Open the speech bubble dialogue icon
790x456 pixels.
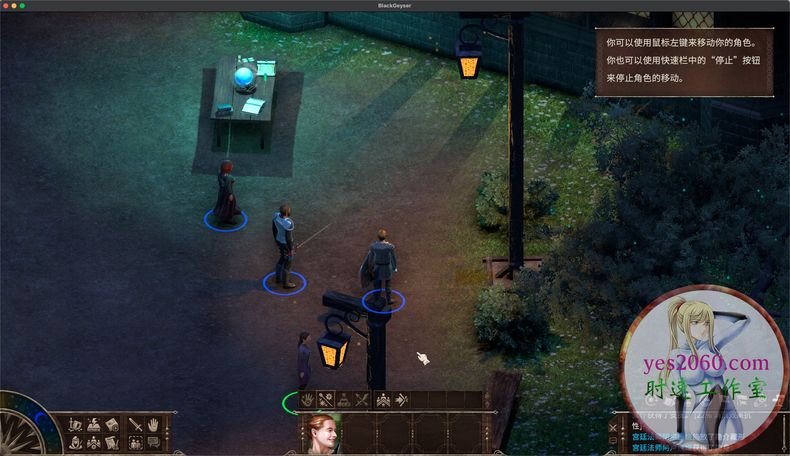tap(153, 441)
